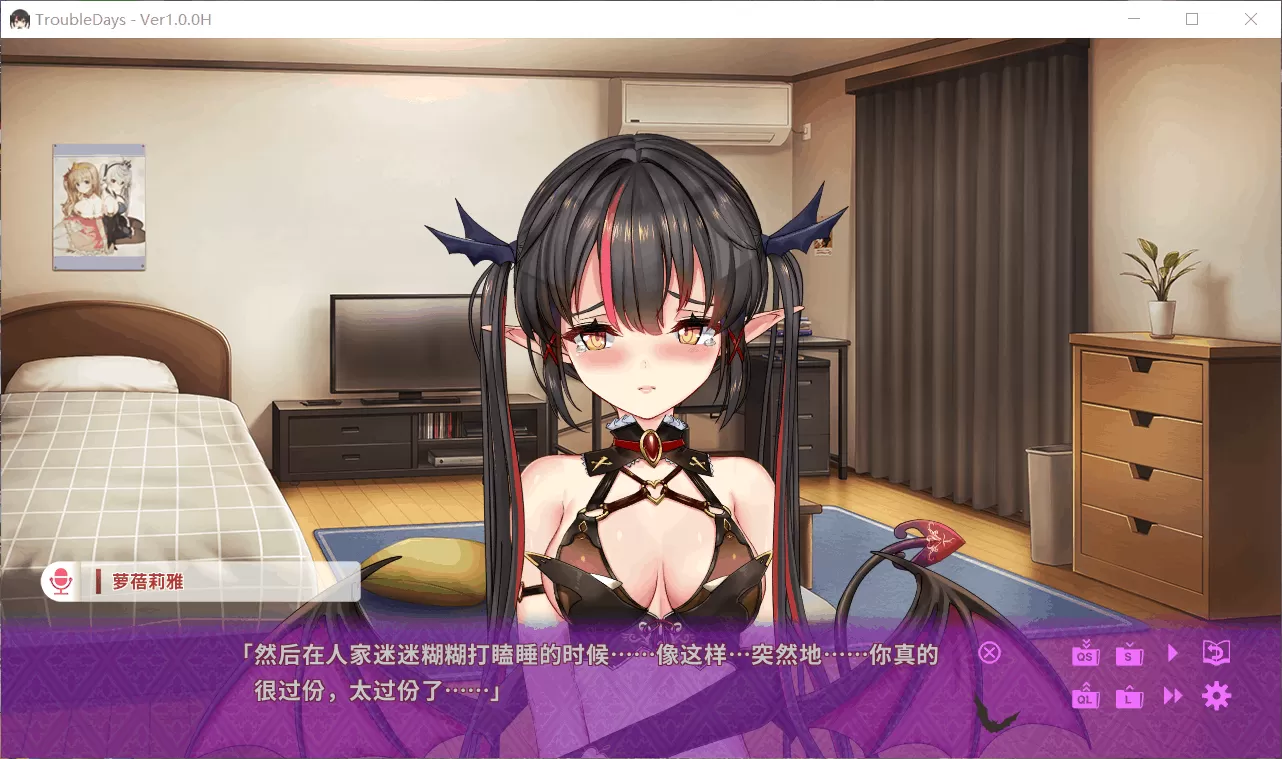Click the save expander arrow above S folder

click(x=1130, y=644)
